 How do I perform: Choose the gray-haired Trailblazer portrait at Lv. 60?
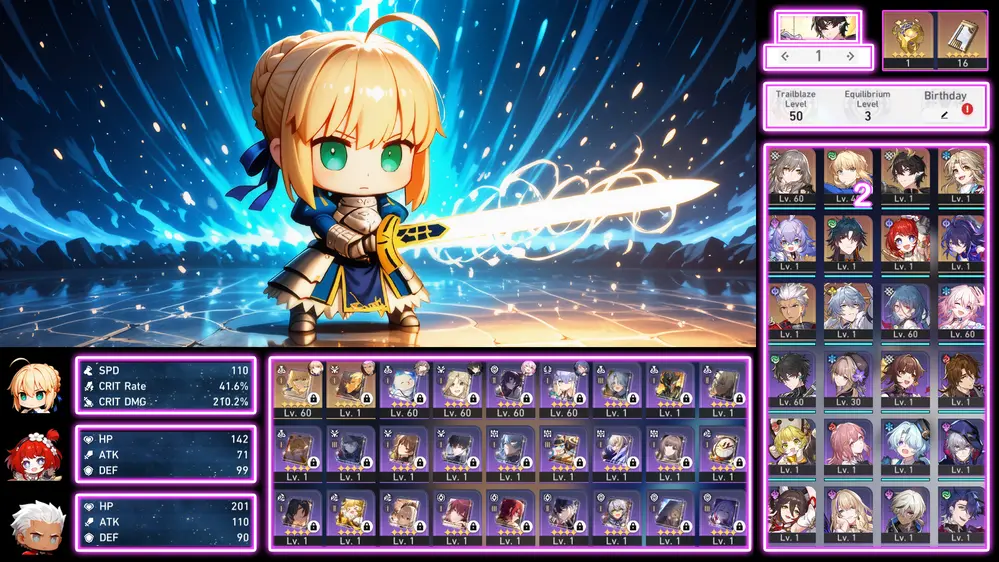(792, 174)
